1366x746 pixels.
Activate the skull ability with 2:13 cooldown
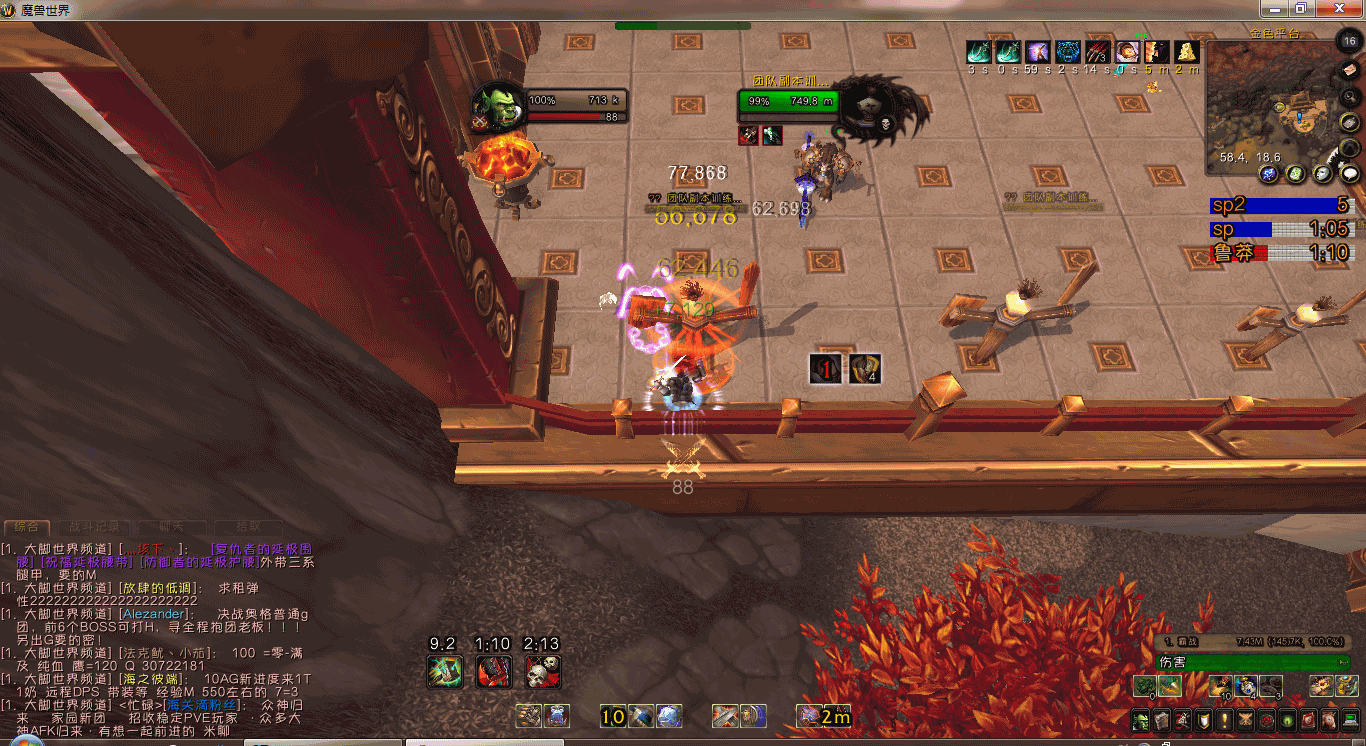click(543, 671)
